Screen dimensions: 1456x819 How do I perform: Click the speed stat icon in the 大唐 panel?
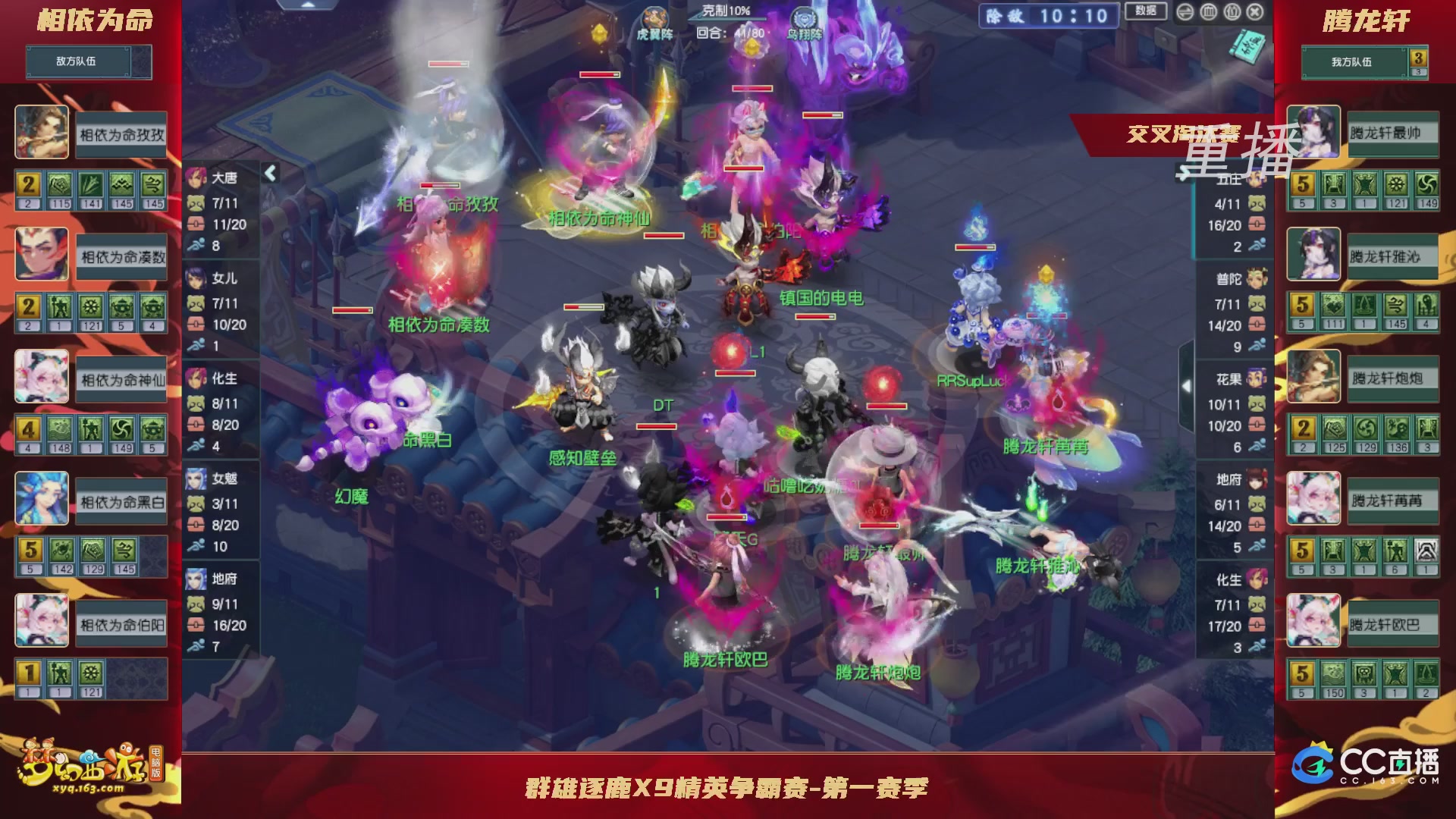pos(196,243)
